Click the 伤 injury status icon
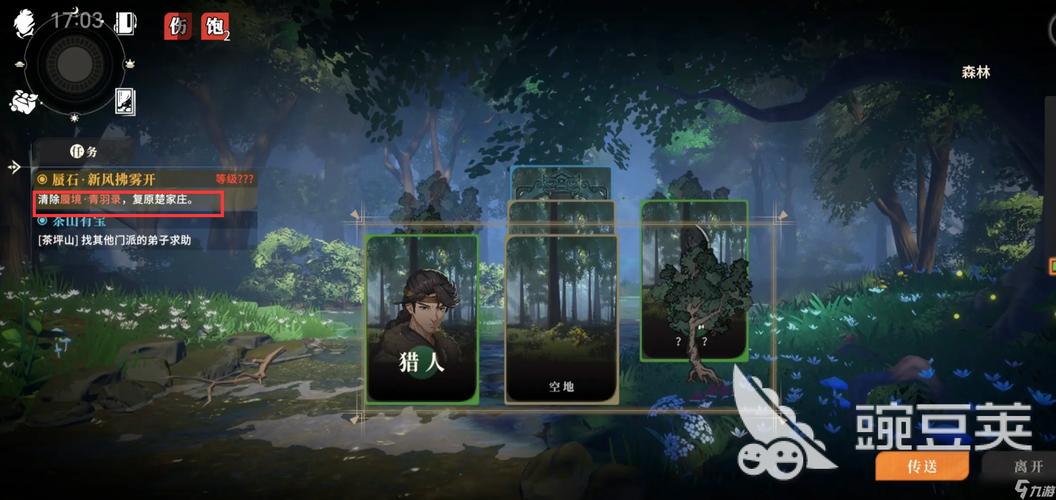The image size is (1056, 500). click(x=179, y=26)
